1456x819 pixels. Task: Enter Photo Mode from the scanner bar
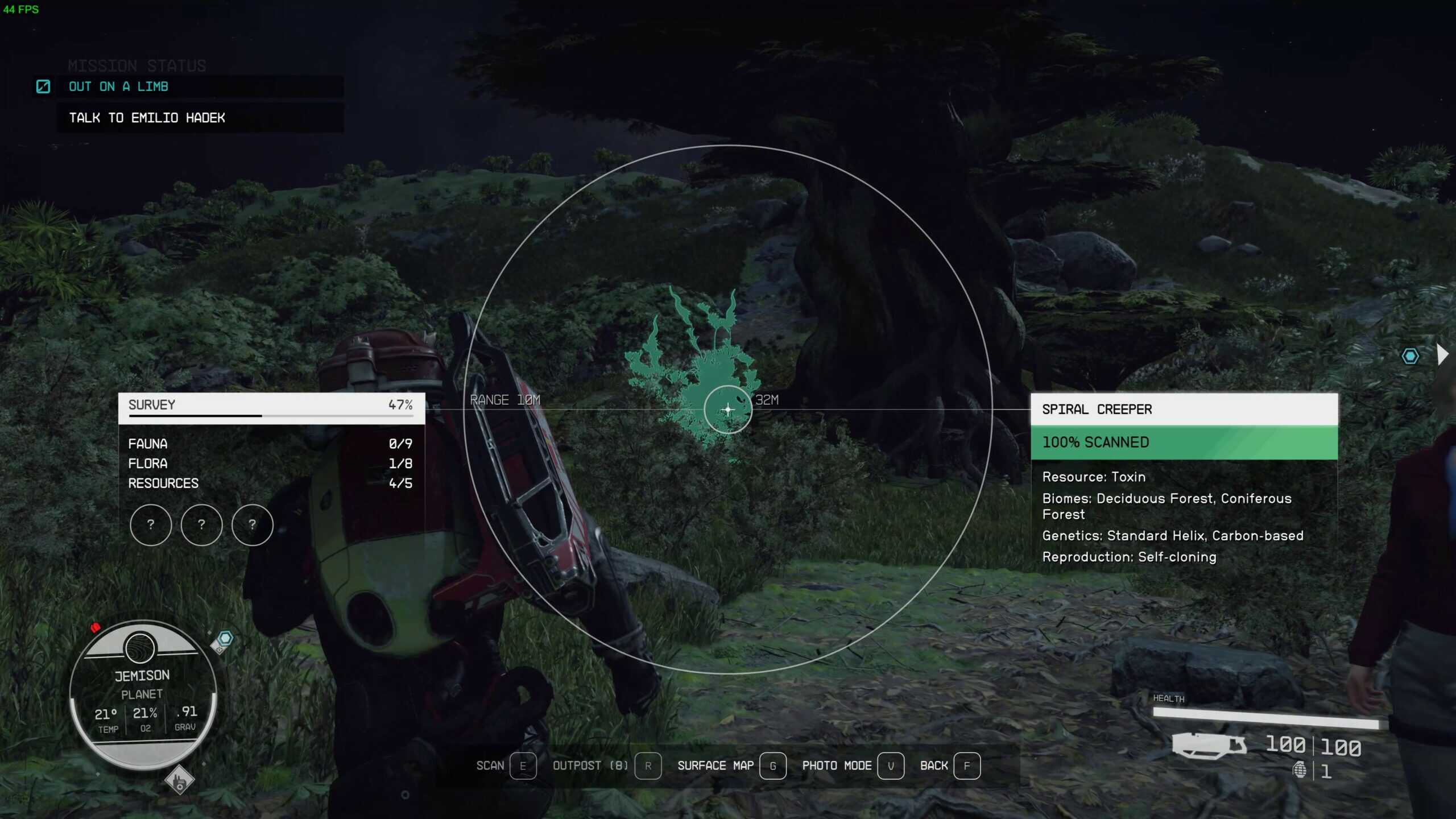point(837,766)
